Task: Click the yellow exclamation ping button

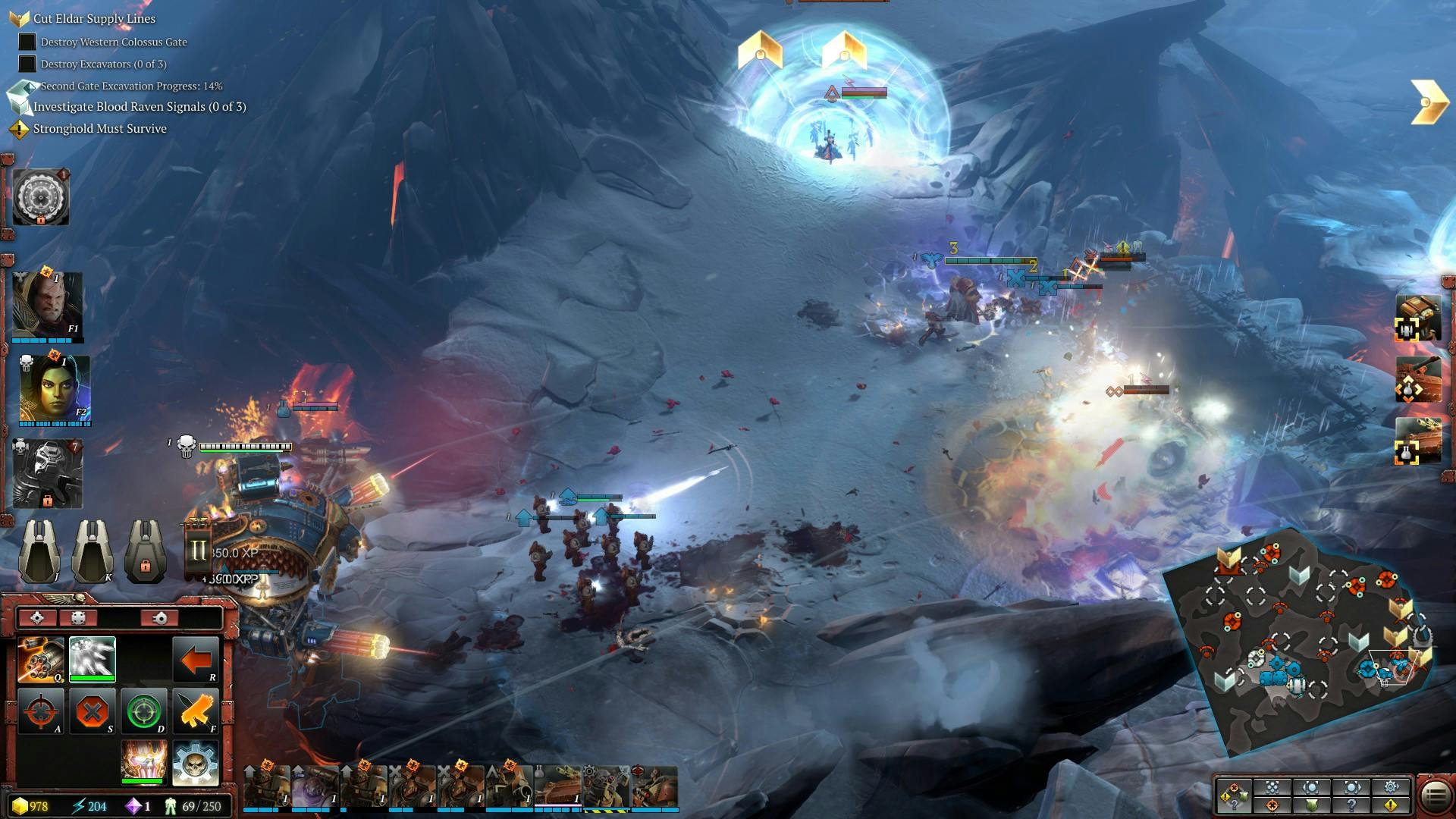Action: (1392, 805)
